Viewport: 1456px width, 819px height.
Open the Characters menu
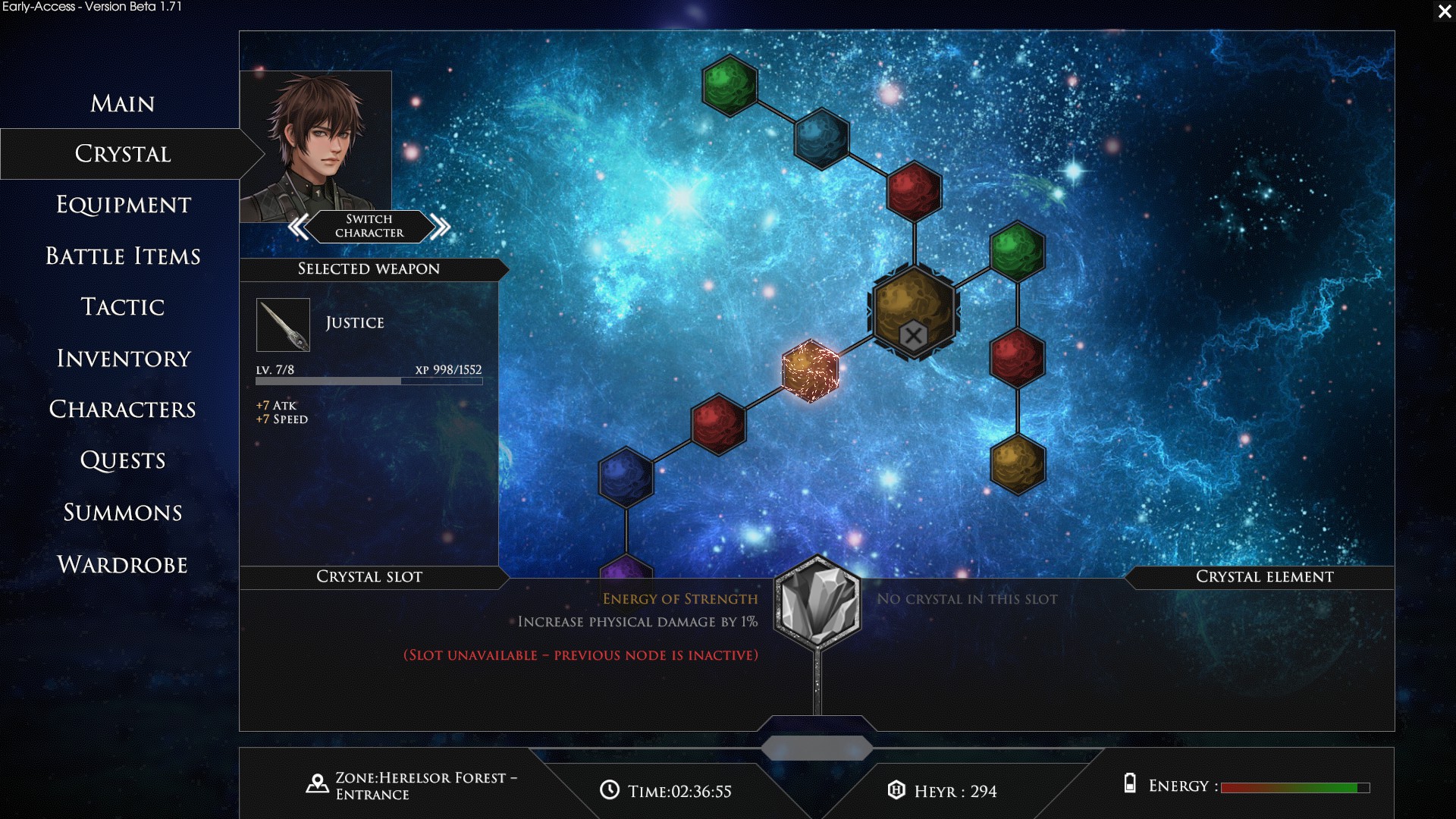(122, 409)
